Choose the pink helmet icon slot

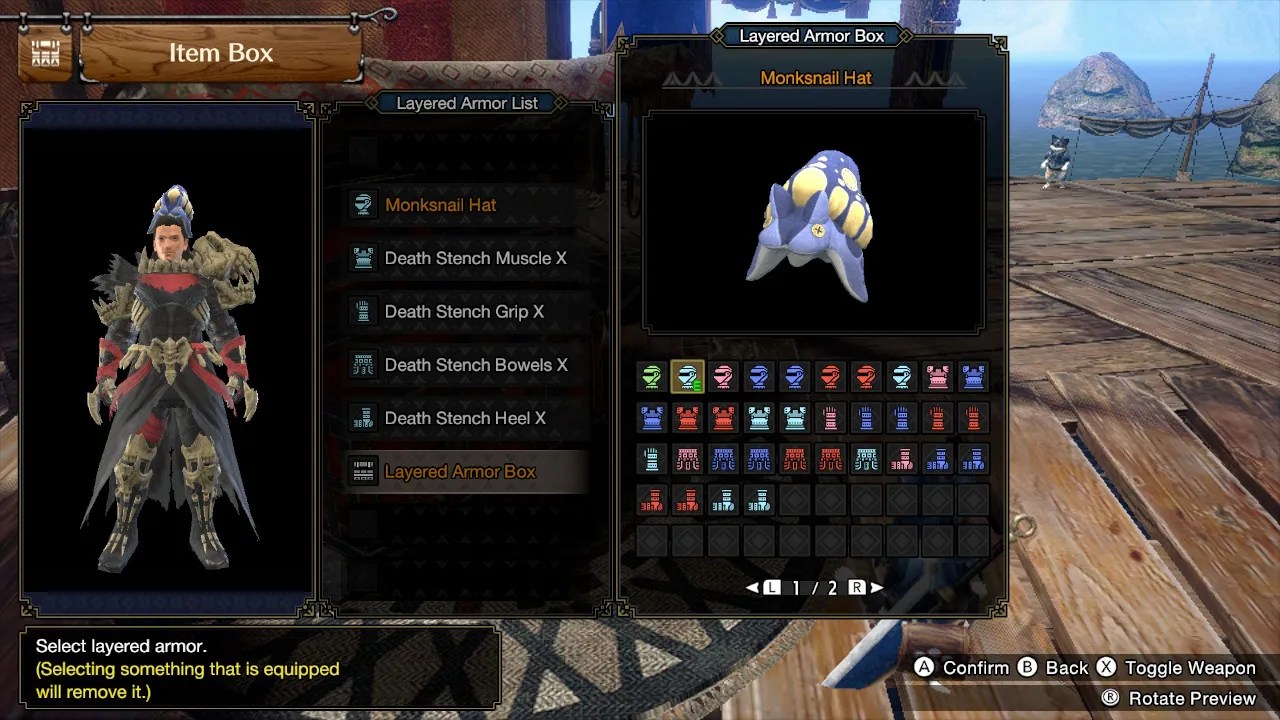(723, 377)
